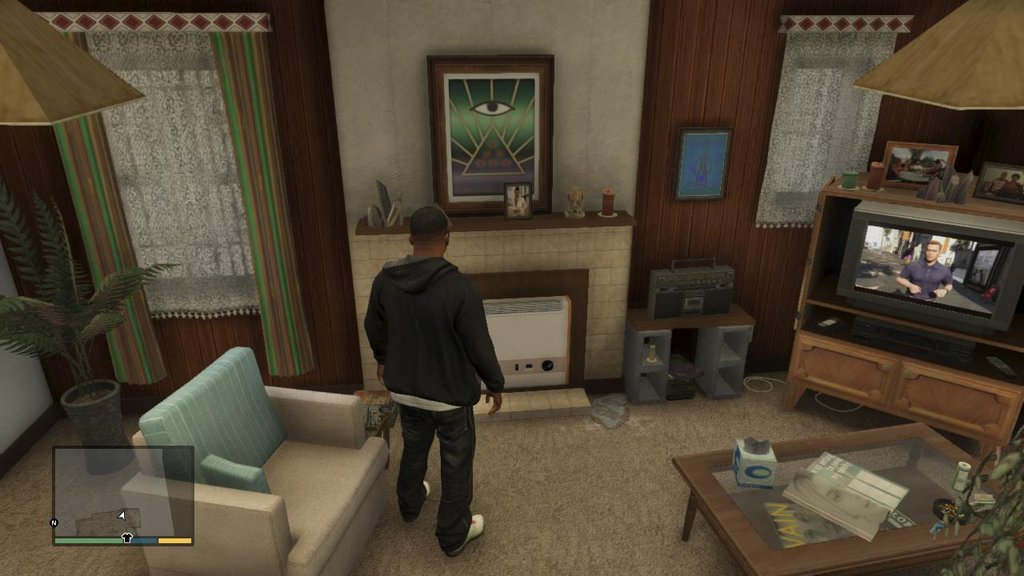The image size is (1024, 576).
Task: Click the wardrobe shirt blip on minimap
Action: (127, 537)
